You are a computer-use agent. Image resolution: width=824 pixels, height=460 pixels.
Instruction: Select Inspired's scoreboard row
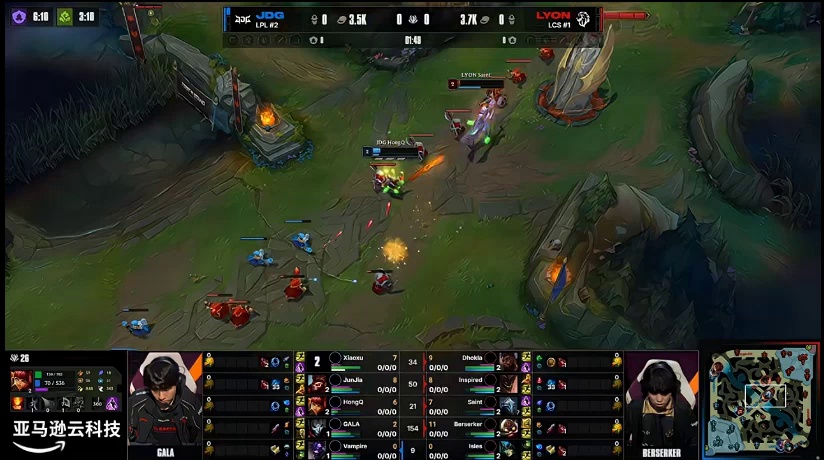(472, 382)
